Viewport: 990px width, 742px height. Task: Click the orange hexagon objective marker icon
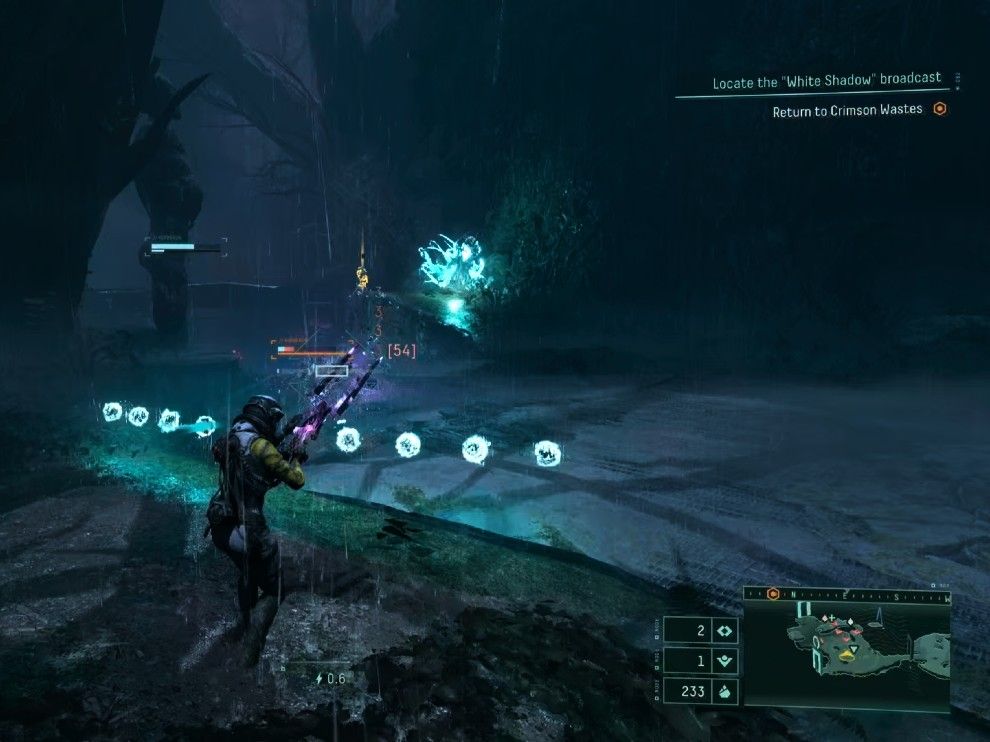[939, 109]
